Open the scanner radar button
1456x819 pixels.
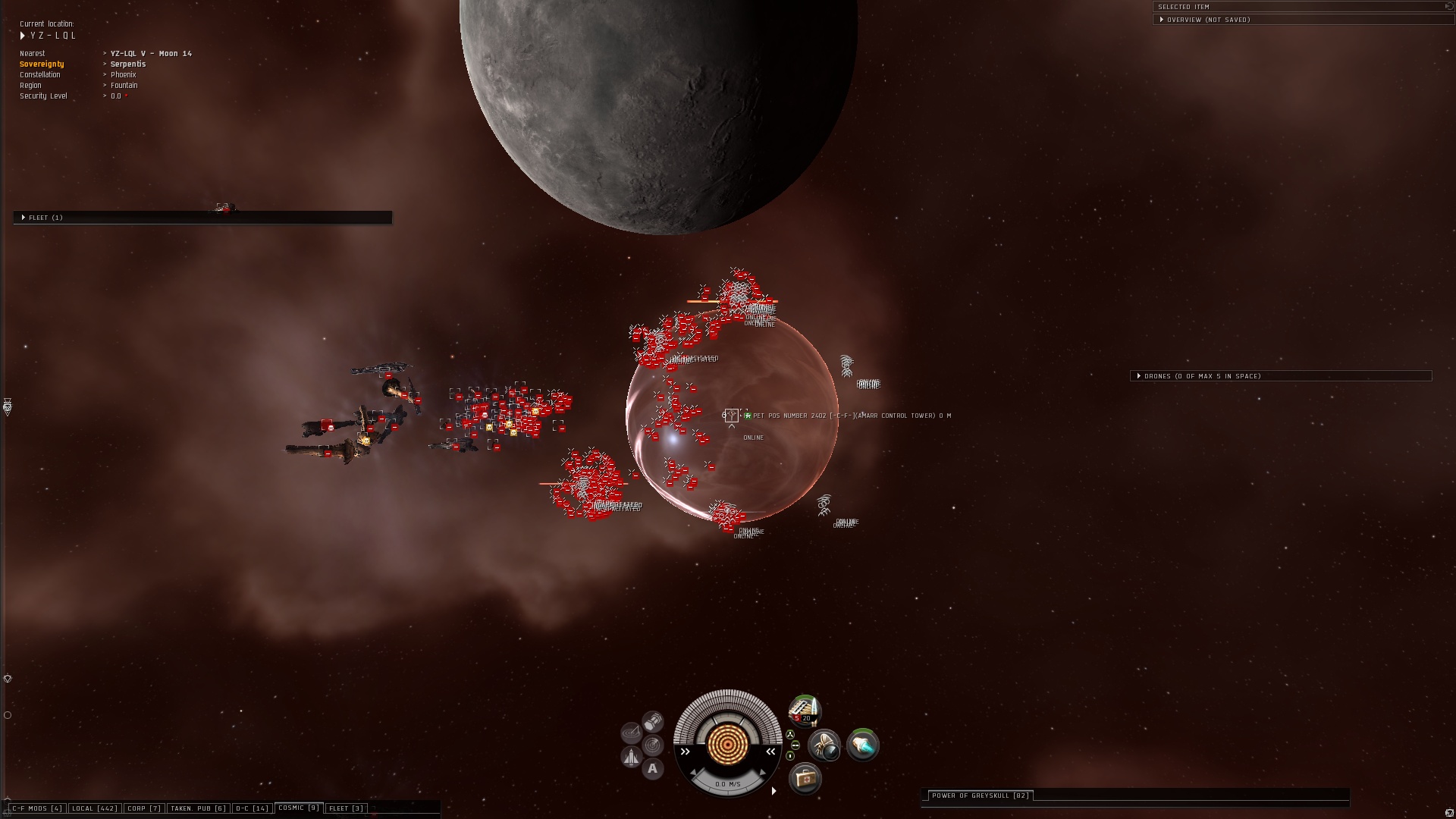click(631, 733)
